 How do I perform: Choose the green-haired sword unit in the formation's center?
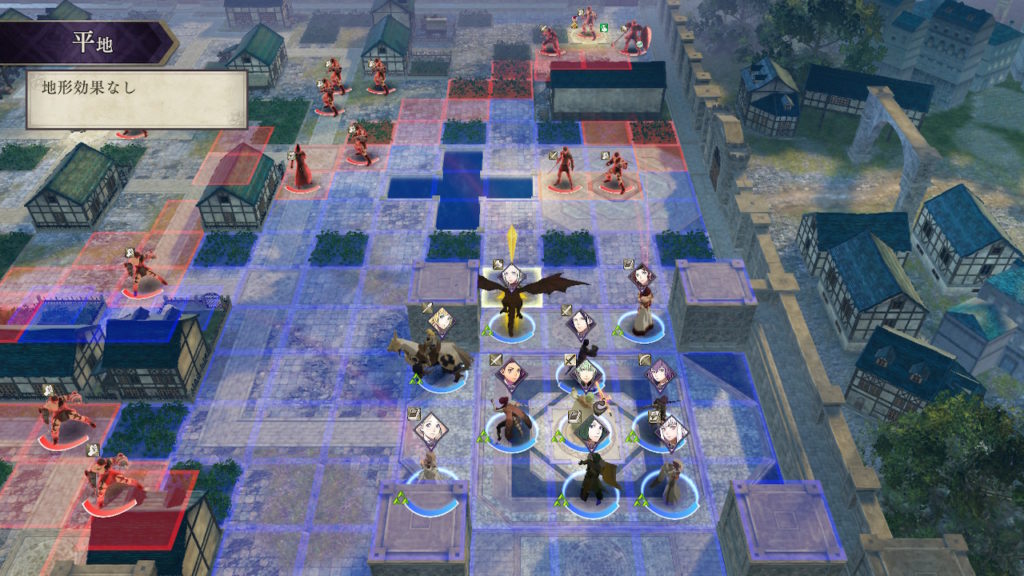pyautogui.click(x=587, y=396)
